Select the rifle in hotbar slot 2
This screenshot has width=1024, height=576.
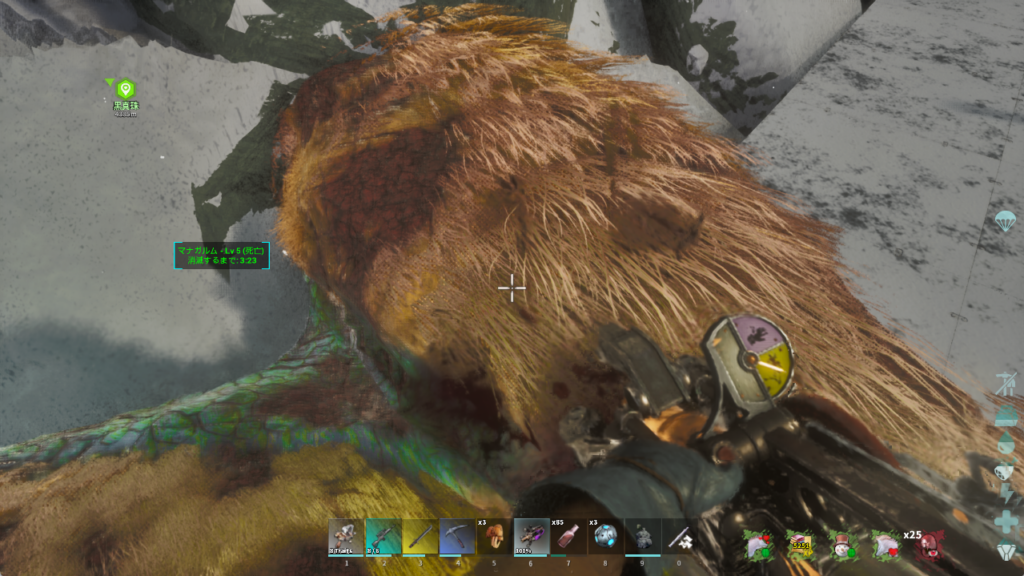tap(383, 536)
